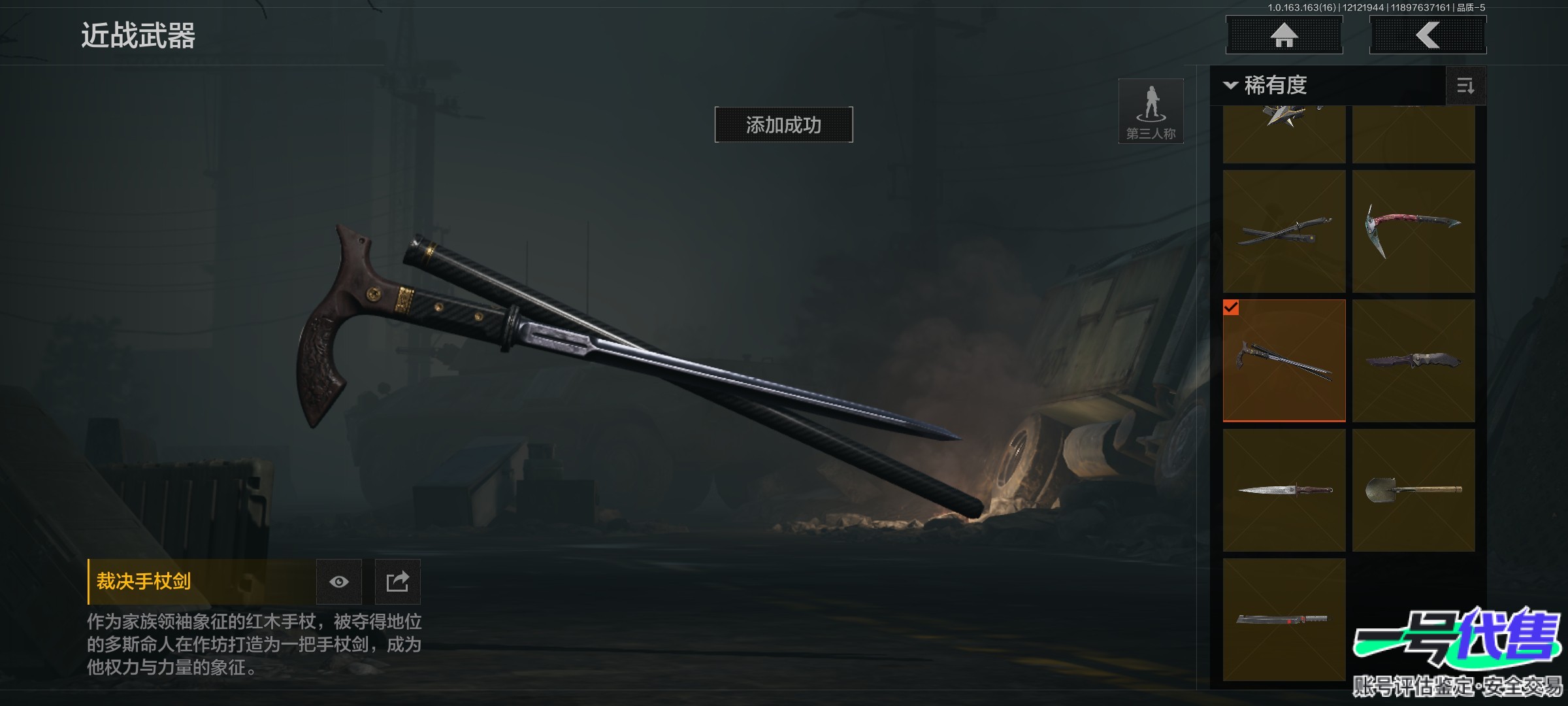Select the crossed dual blades skin
The image size is (1568, 706).
coord(1284,231)
